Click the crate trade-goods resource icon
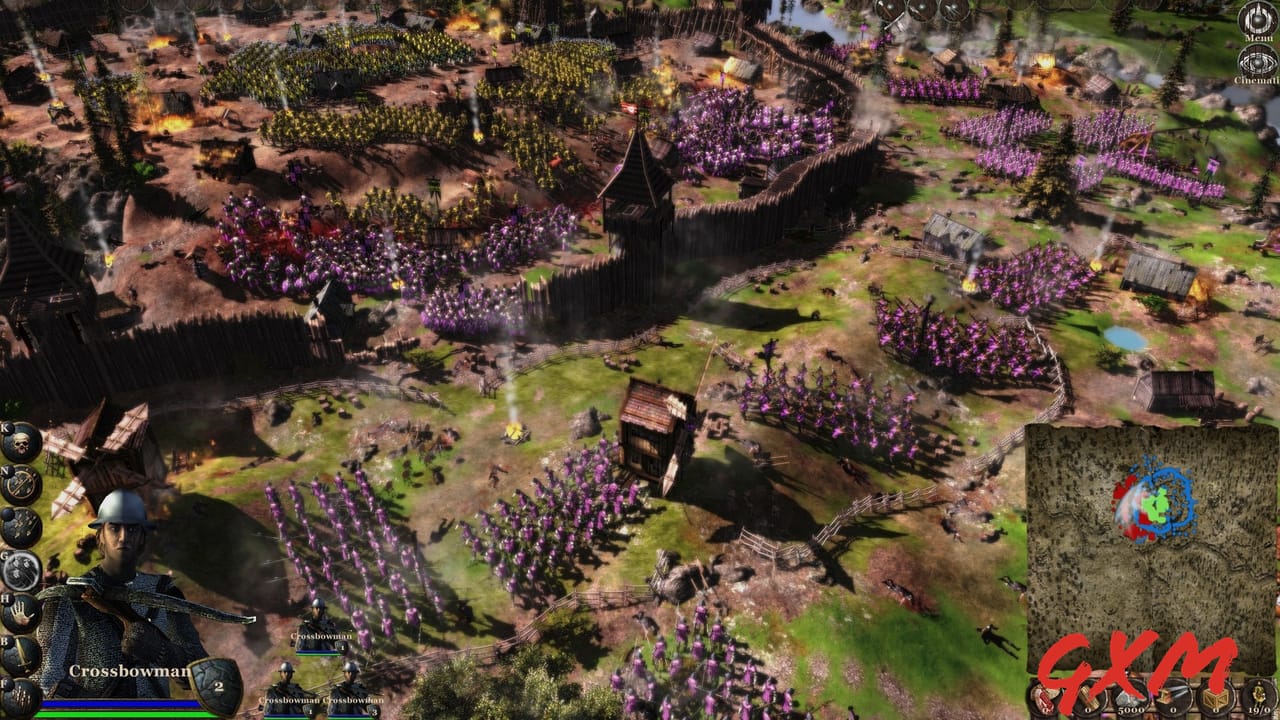Viewport: 1280px width, 720px height. (1216, 698)
